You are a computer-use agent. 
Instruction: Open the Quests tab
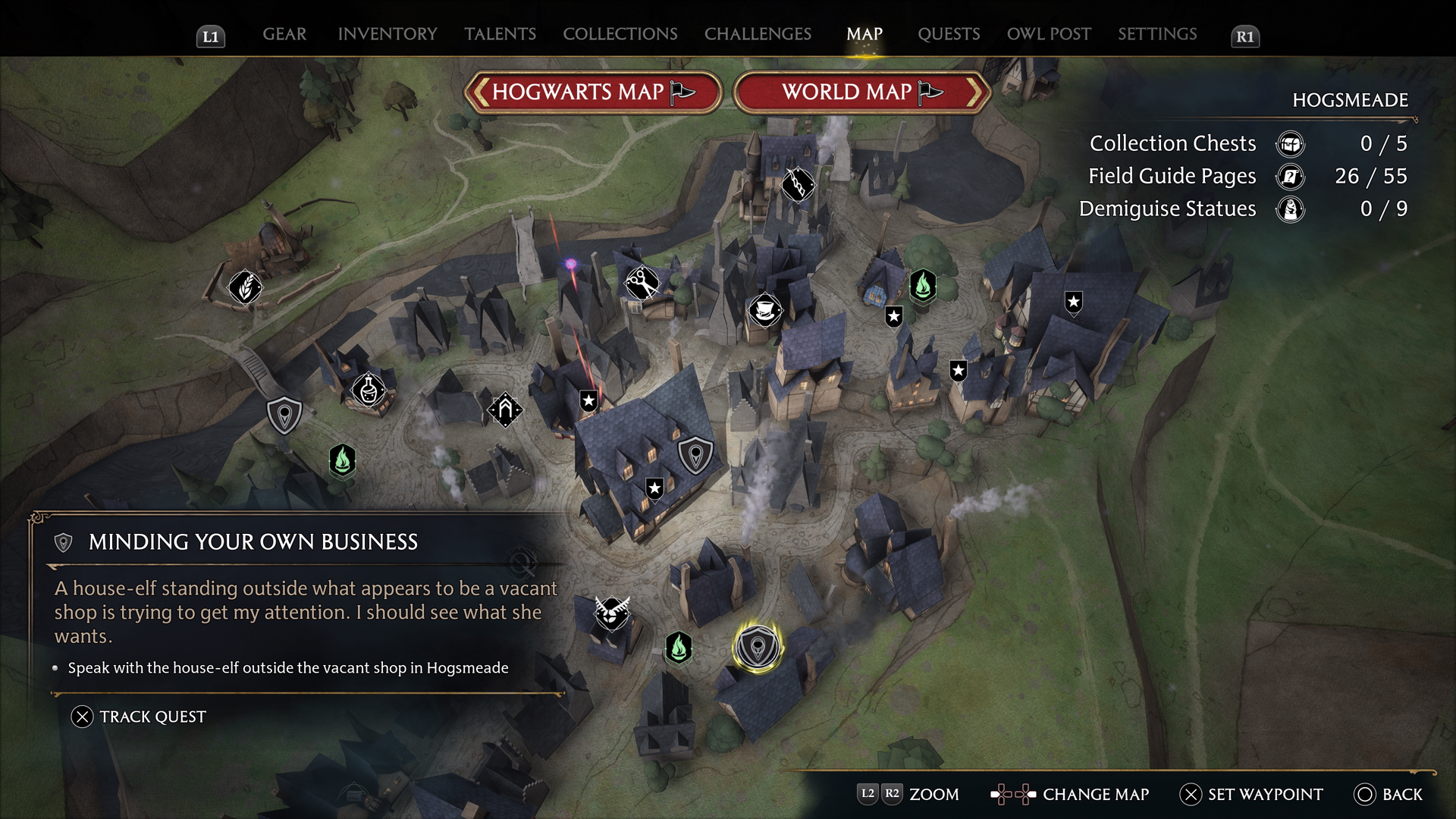(949, 33)
